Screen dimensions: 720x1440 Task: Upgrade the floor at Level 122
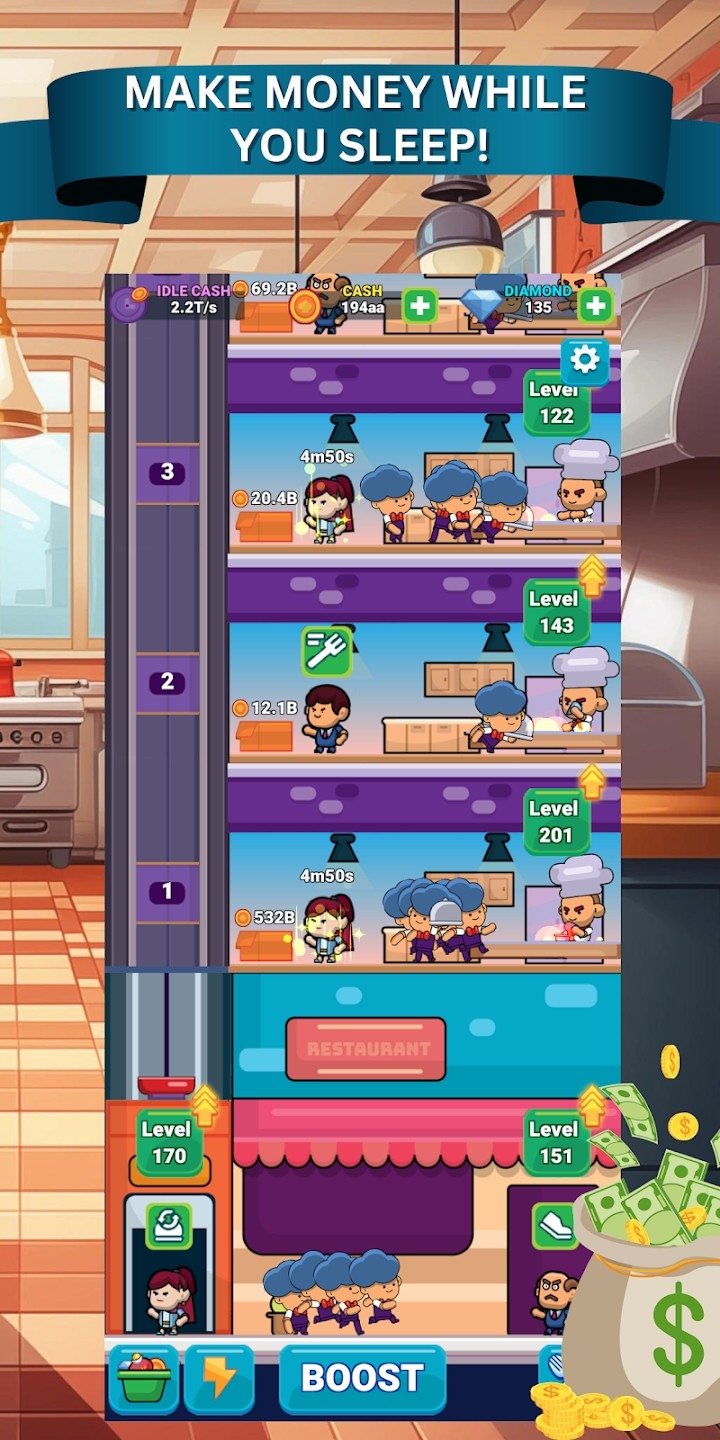point(556,403)
